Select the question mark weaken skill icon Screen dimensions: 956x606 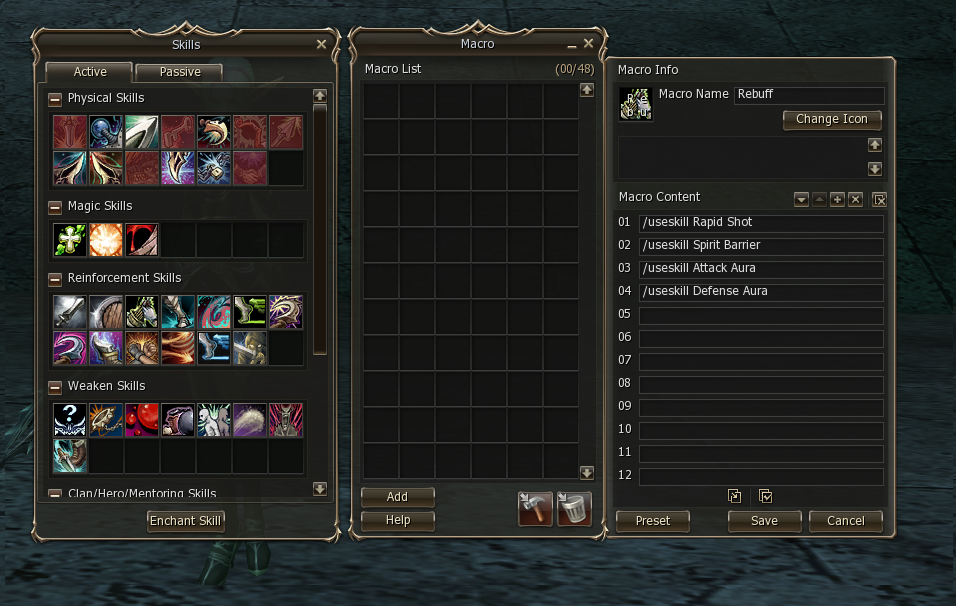[70, 420]
